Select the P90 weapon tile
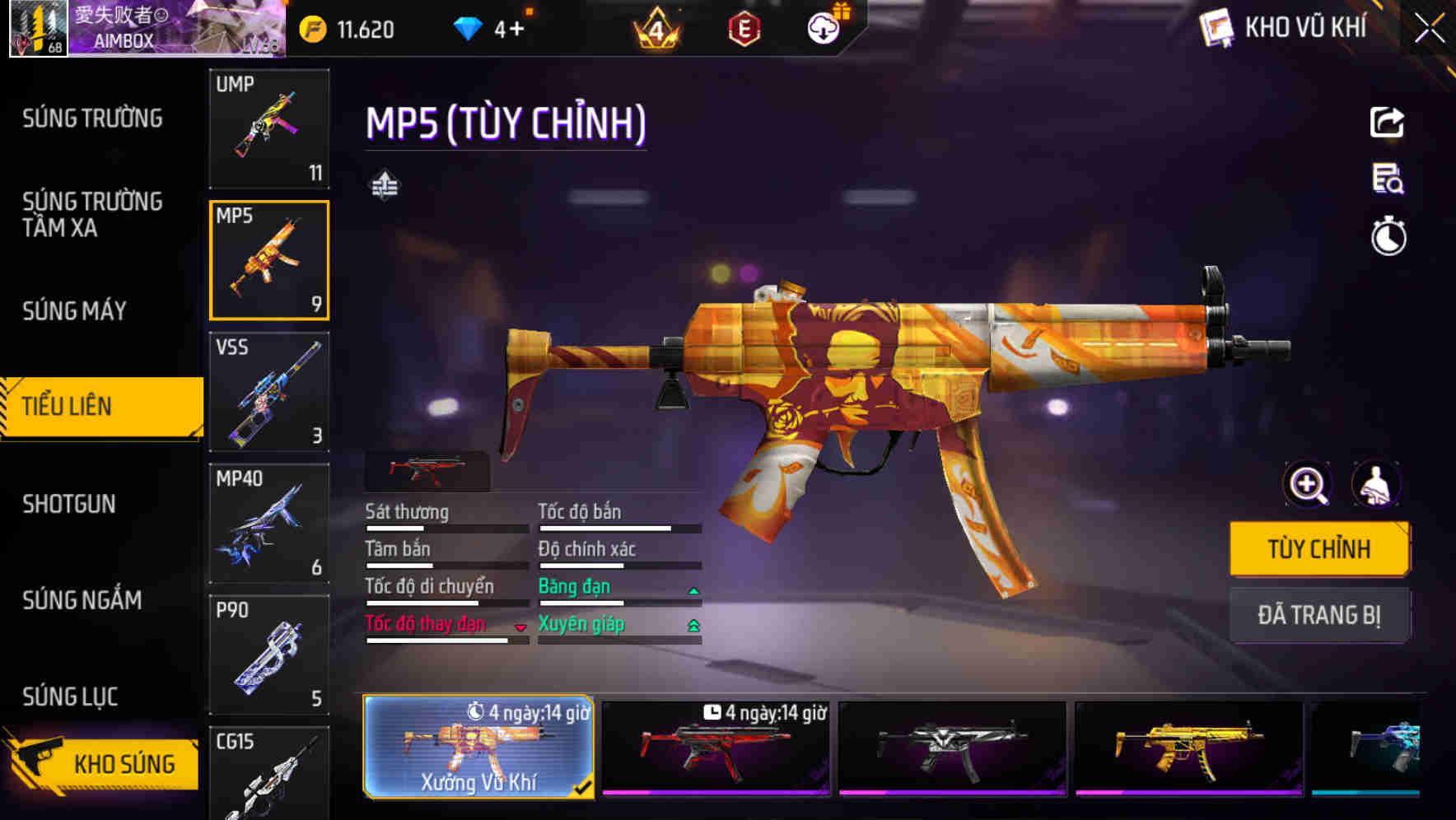Image resolution: width=1456 pixels, height=820 pixels. (269, 655)
